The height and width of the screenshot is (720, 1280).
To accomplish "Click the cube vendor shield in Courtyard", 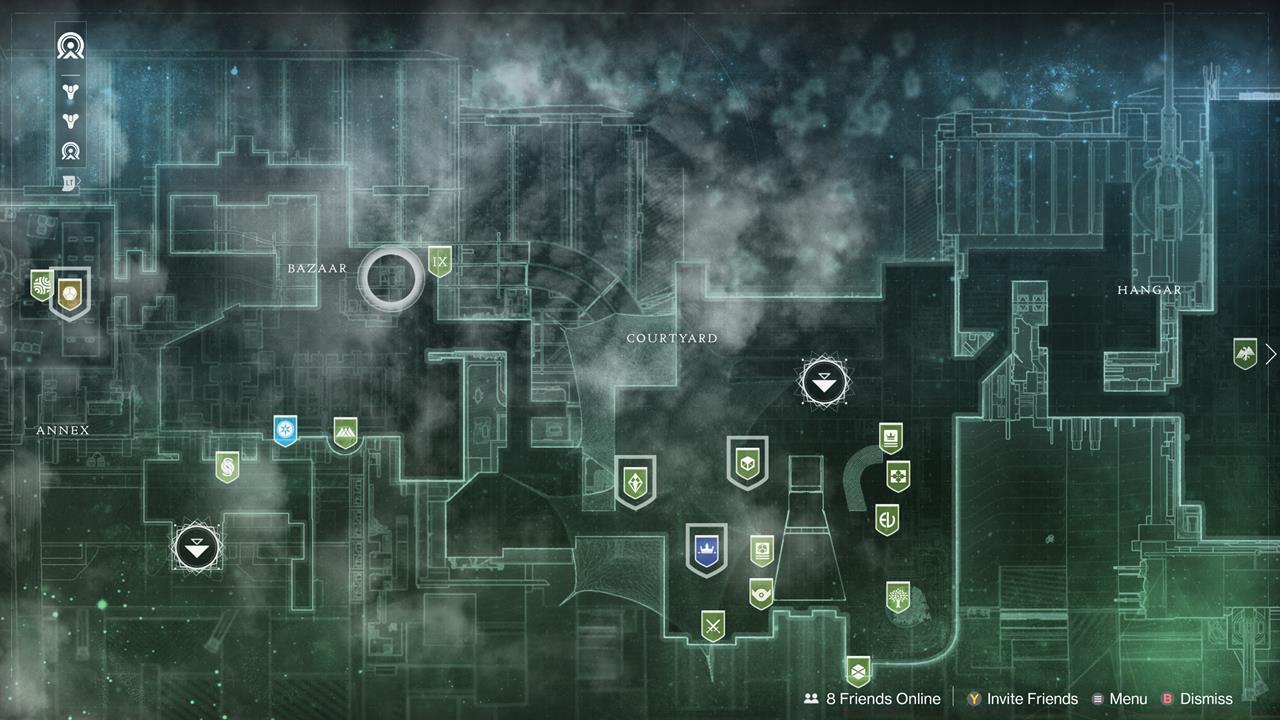I will pos(746,463).
